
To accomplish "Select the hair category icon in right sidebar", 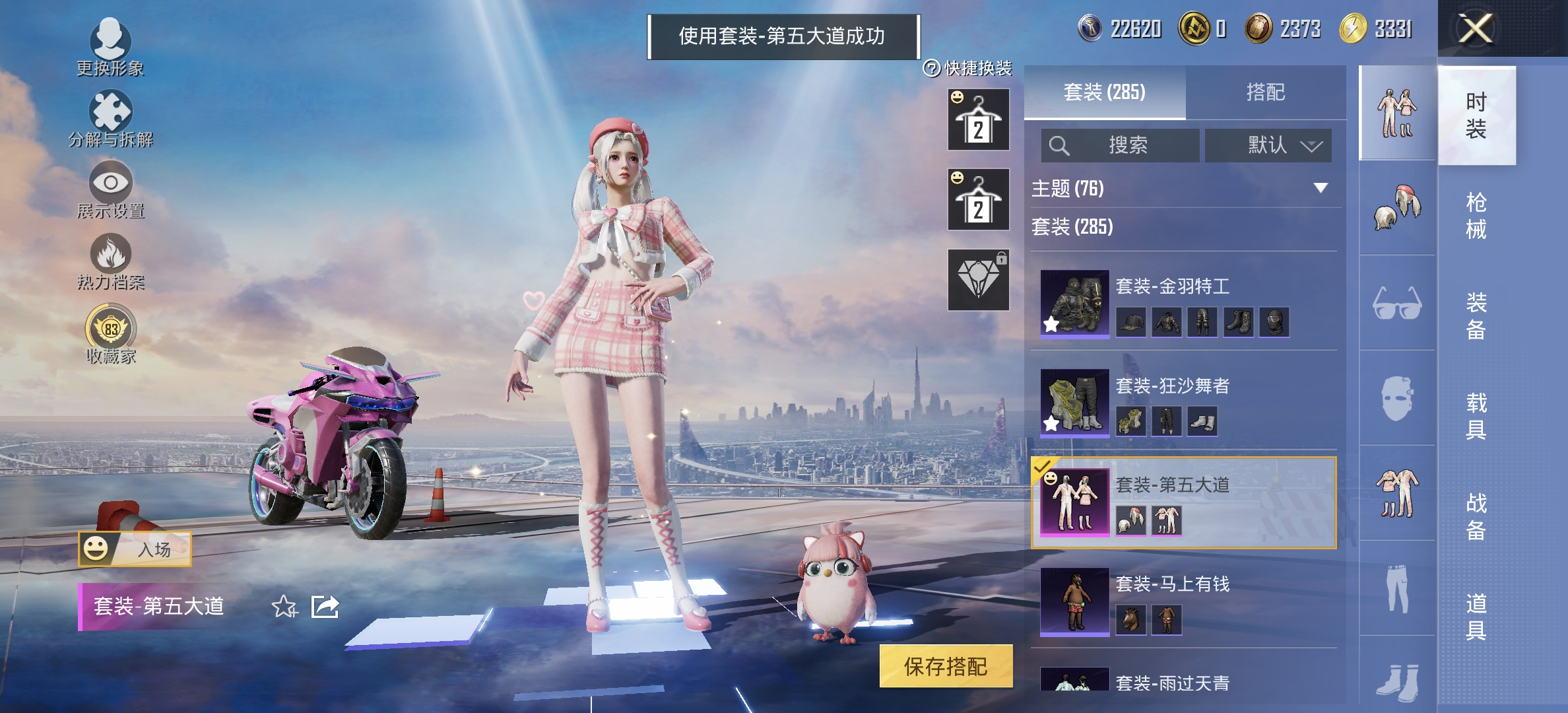I will coord(1398,208).
